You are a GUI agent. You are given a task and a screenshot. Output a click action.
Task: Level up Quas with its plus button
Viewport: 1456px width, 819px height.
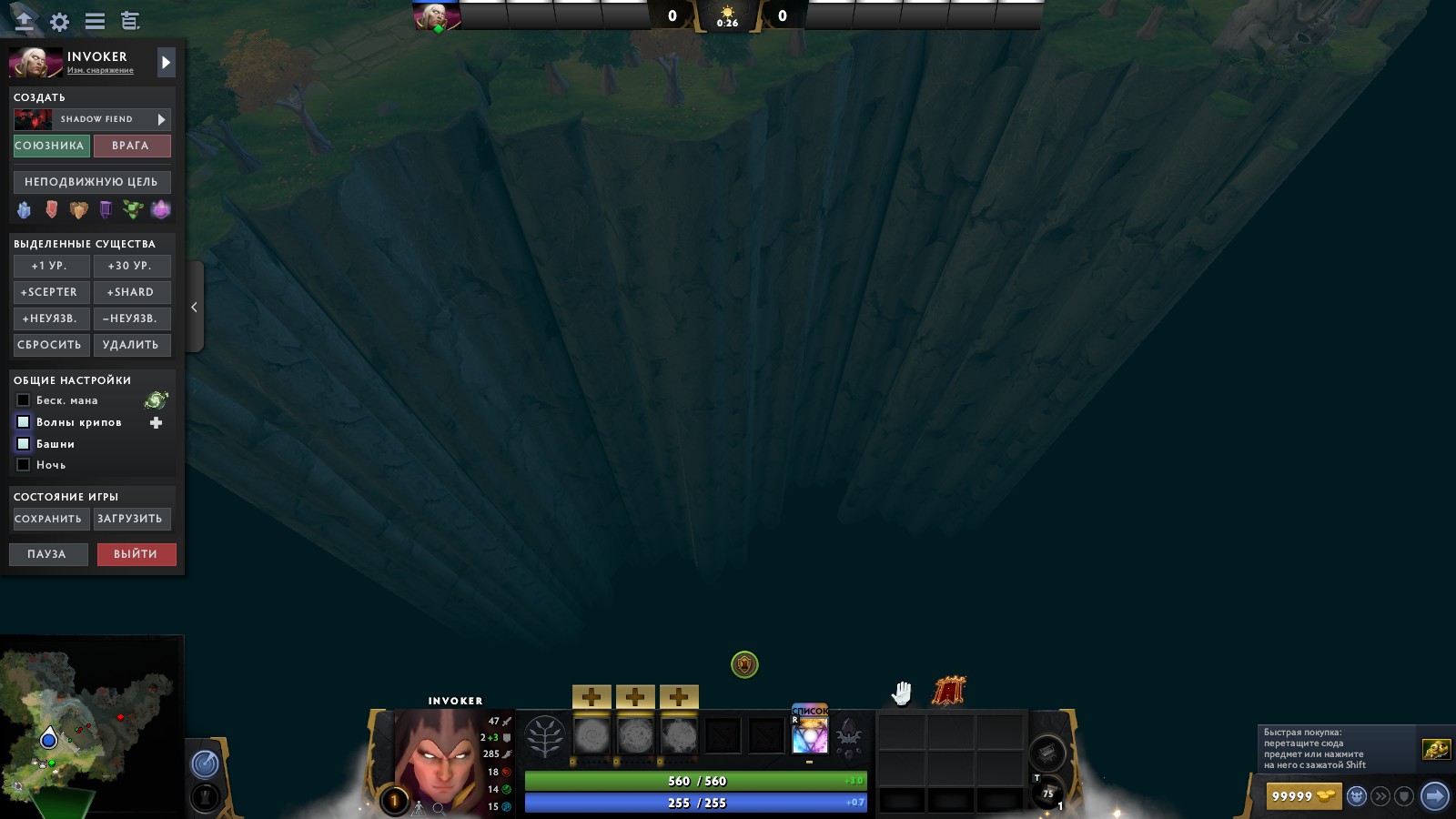592,696
